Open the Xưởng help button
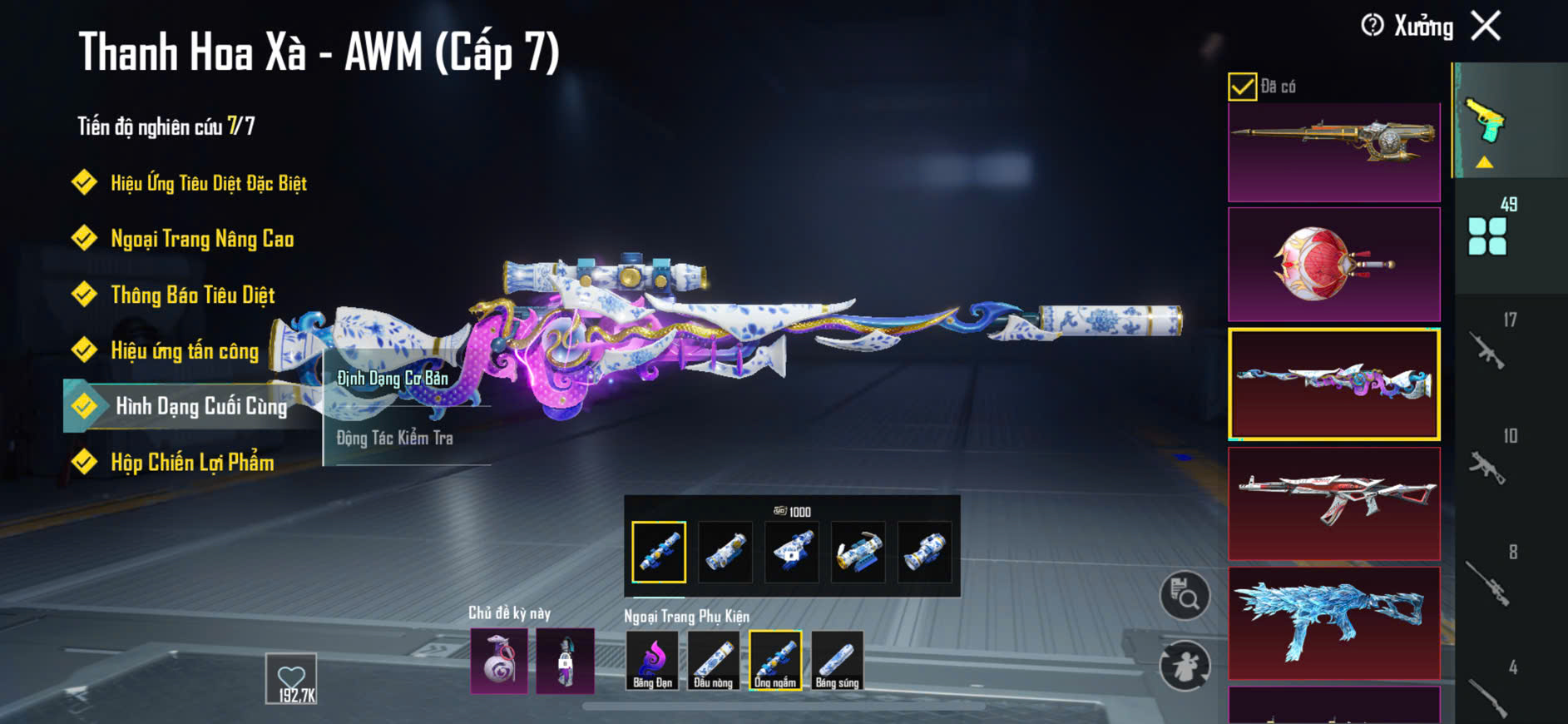Viewport: 1568px width, 724px height. (x=1373, y=26)
